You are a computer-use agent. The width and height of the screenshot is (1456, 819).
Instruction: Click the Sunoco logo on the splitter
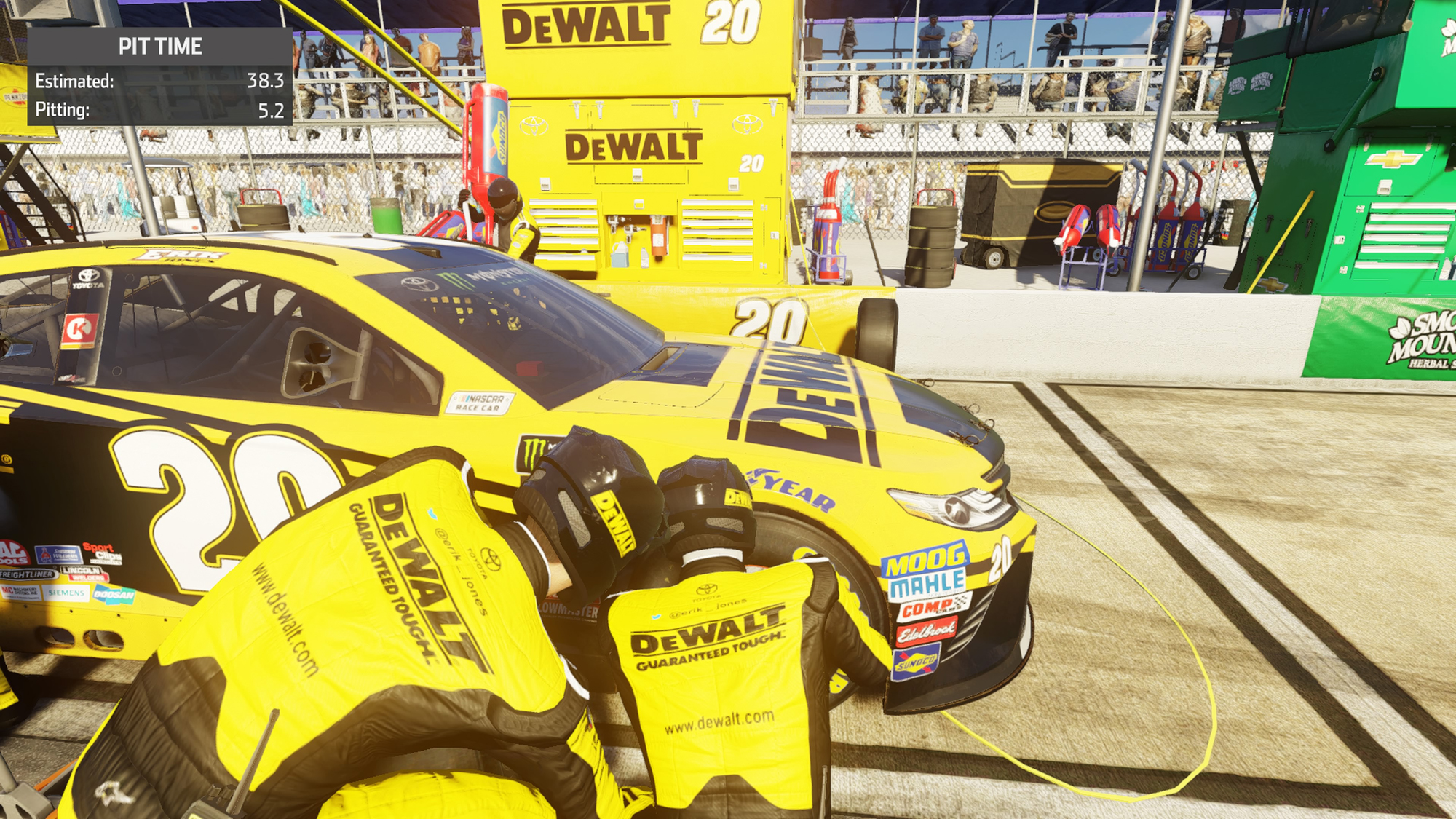[917, 662]
